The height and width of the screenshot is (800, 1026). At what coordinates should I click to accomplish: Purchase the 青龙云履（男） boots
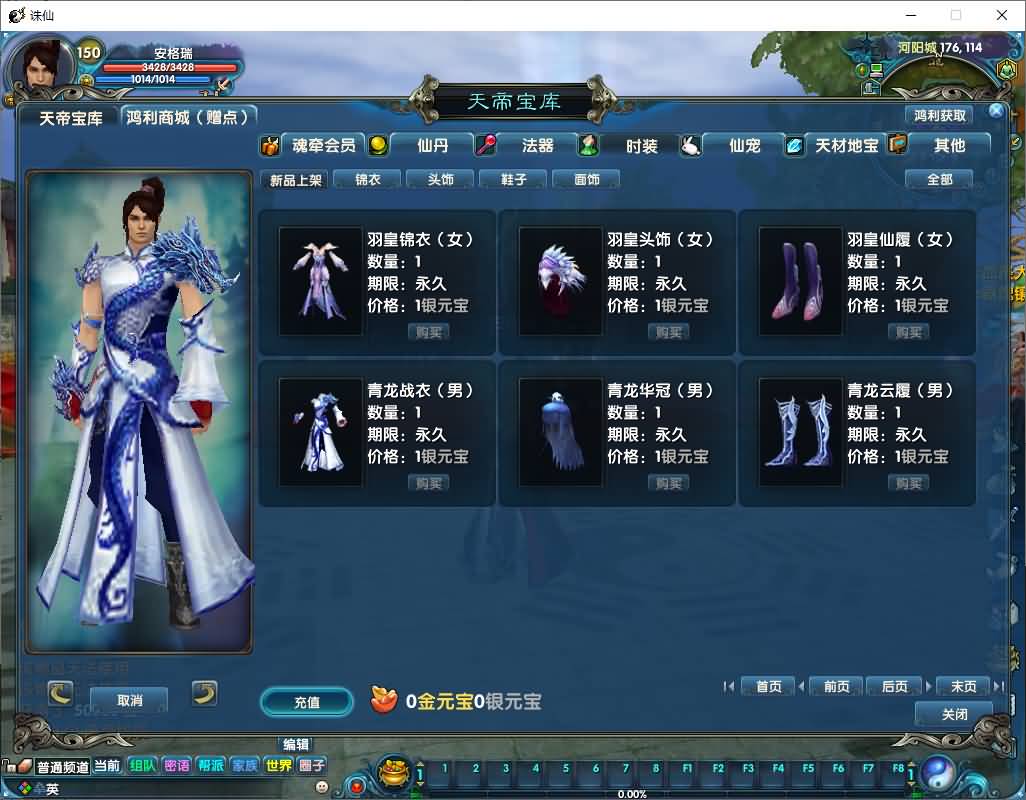[x=909, y=483]
